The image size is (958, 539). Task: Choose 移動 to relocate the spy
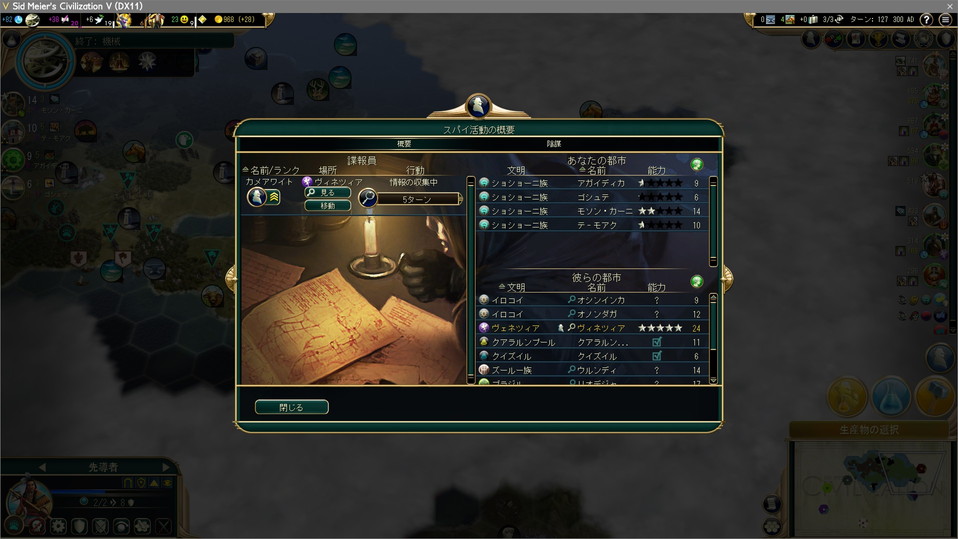coord(327,205)
